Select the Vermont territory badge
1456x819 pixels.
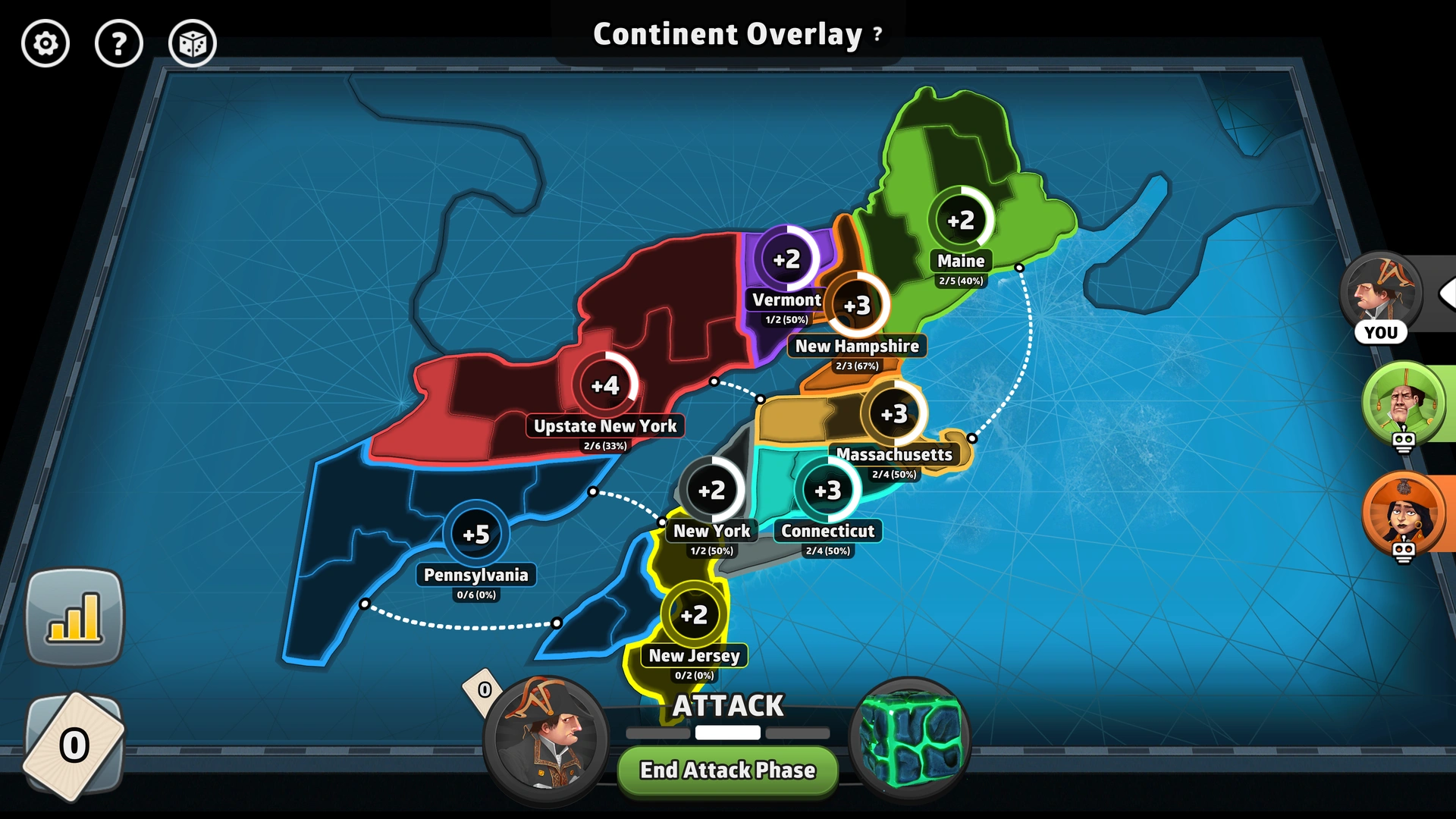(x=786, y=259)
